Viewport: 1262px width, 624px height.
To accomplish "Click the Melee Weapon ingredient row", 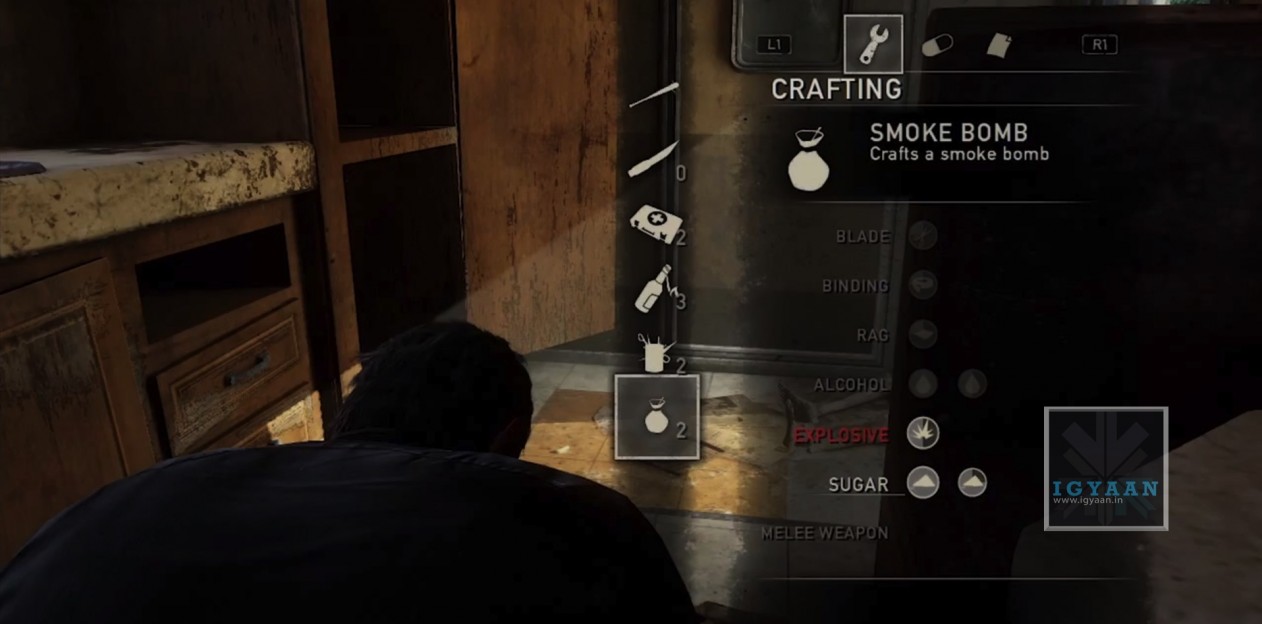I will point(824,533).
